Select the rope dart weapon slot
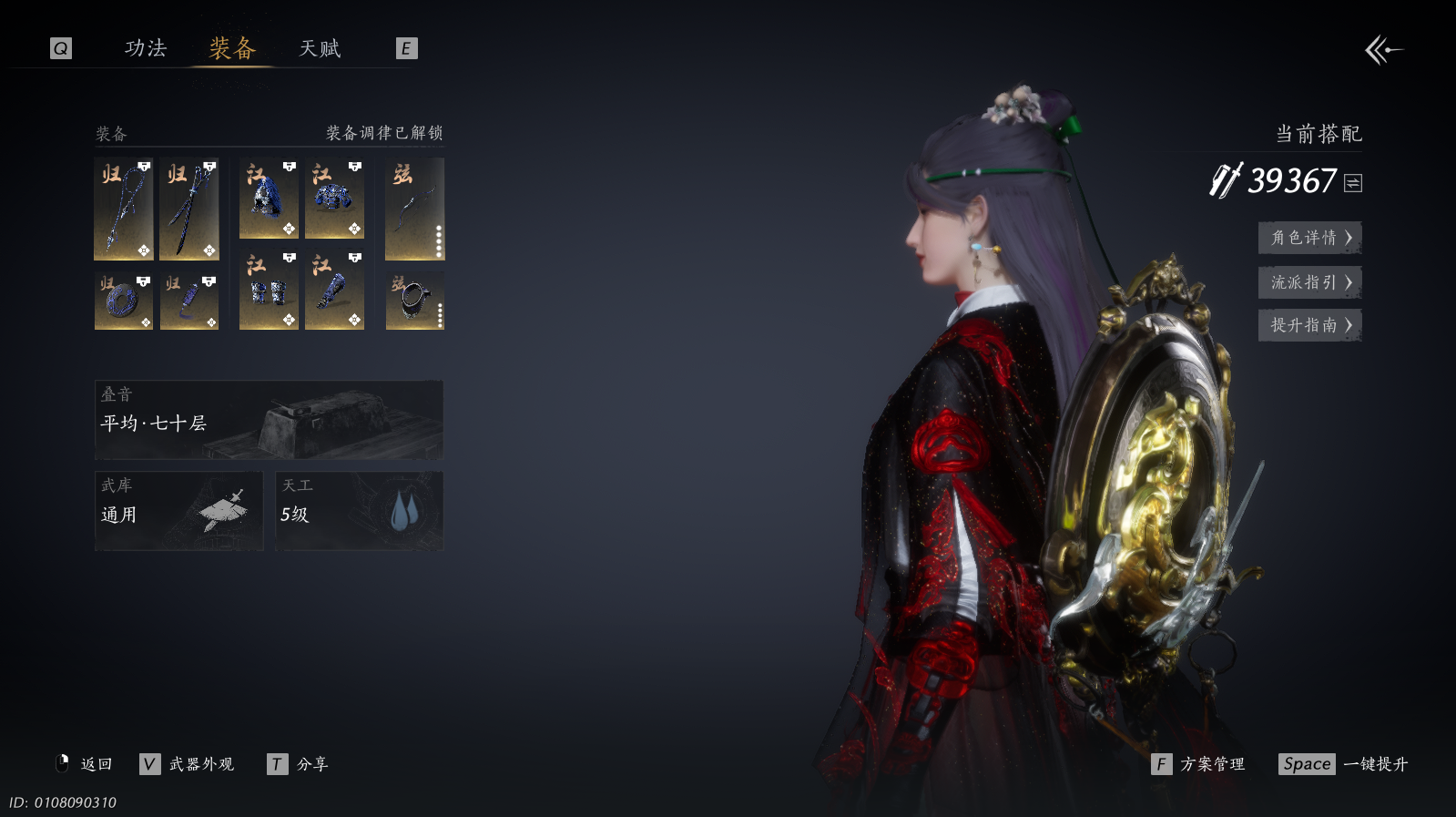This screenshot has height=817, width=1456. point(124,209)
